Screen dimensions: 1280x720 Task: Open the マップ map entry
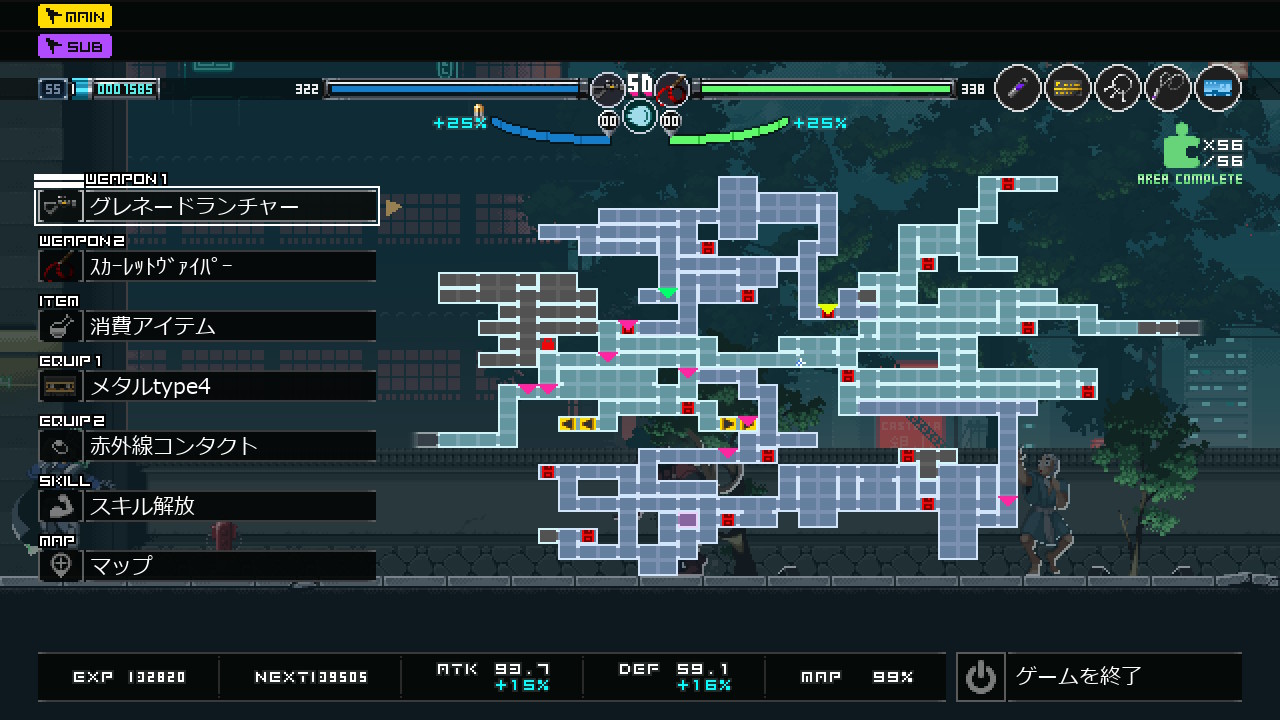(x=207, y=566)
